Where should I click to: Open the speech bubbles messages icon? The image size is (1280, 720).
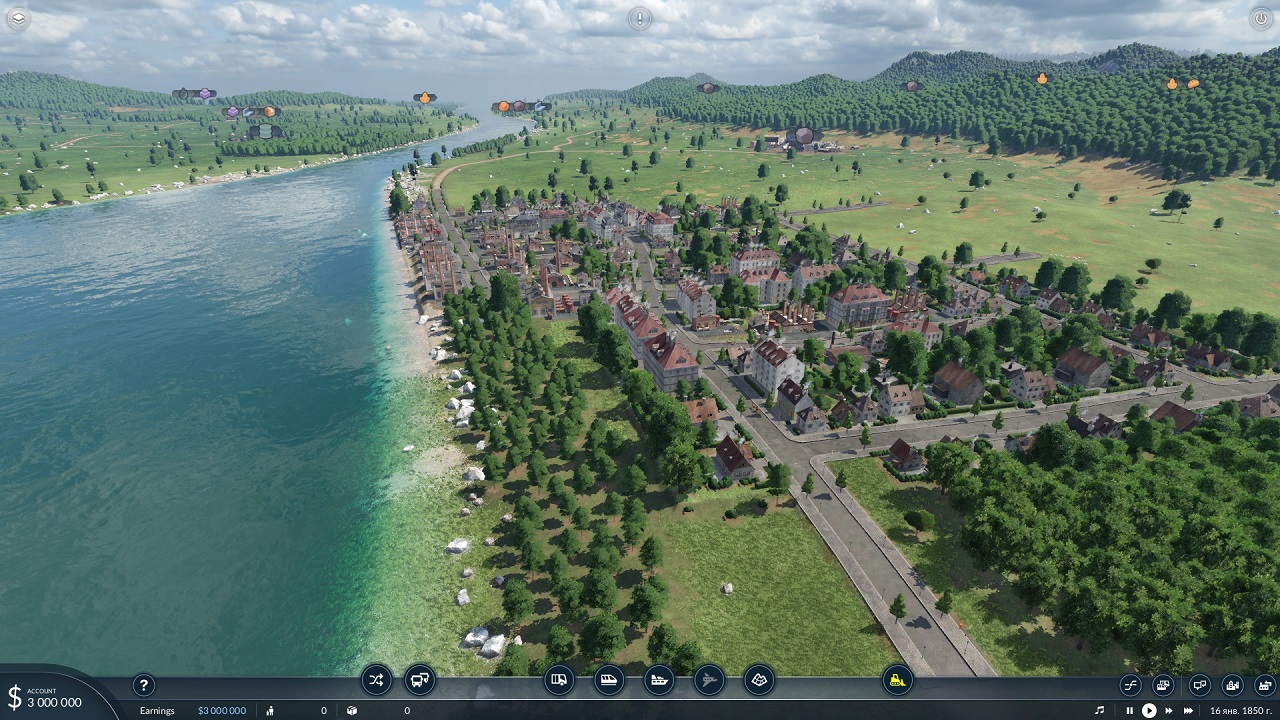(x=1199, y=685)
